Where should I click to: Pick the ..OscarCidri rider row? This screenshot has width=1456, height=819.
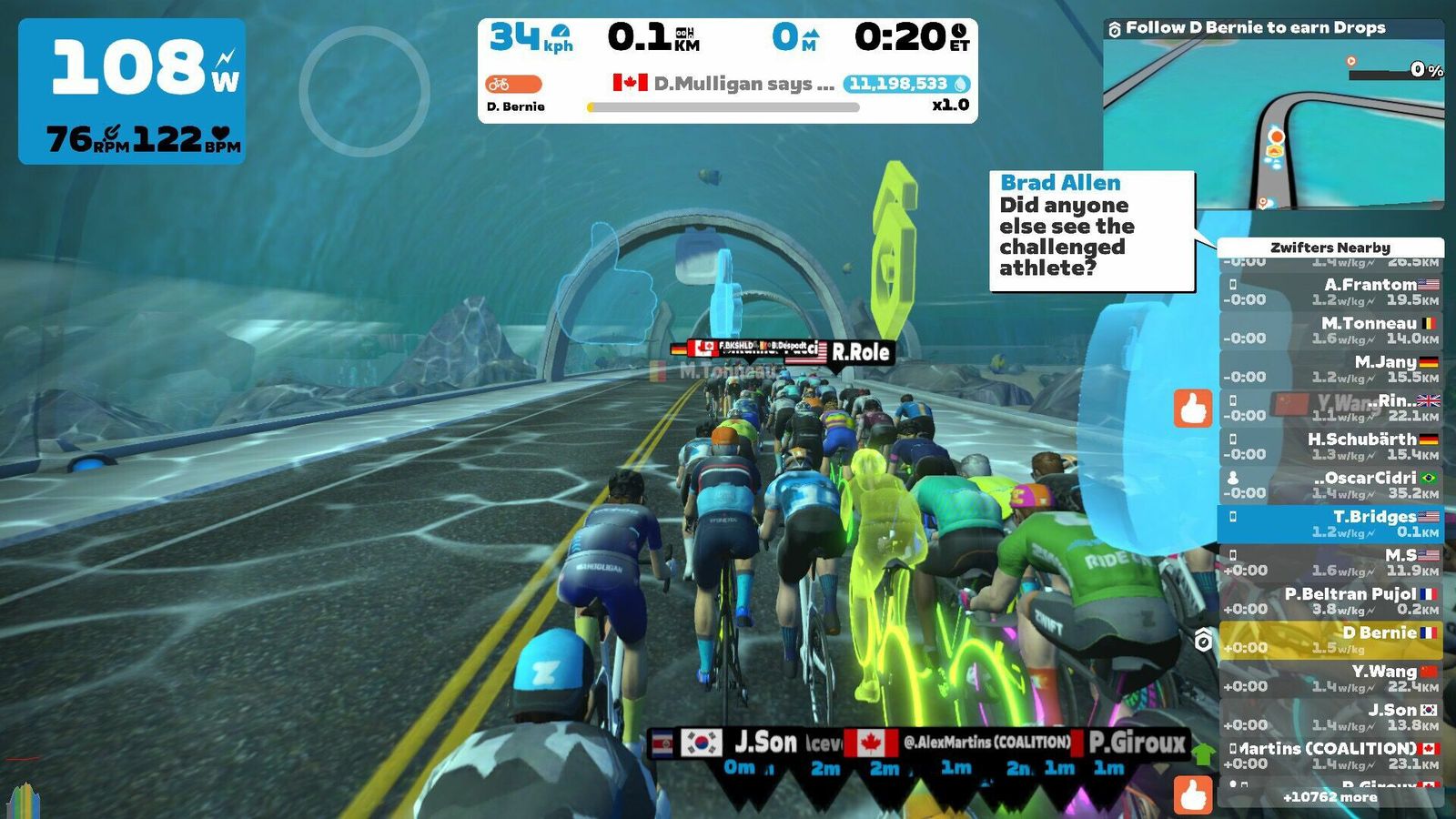[1330, 485]
